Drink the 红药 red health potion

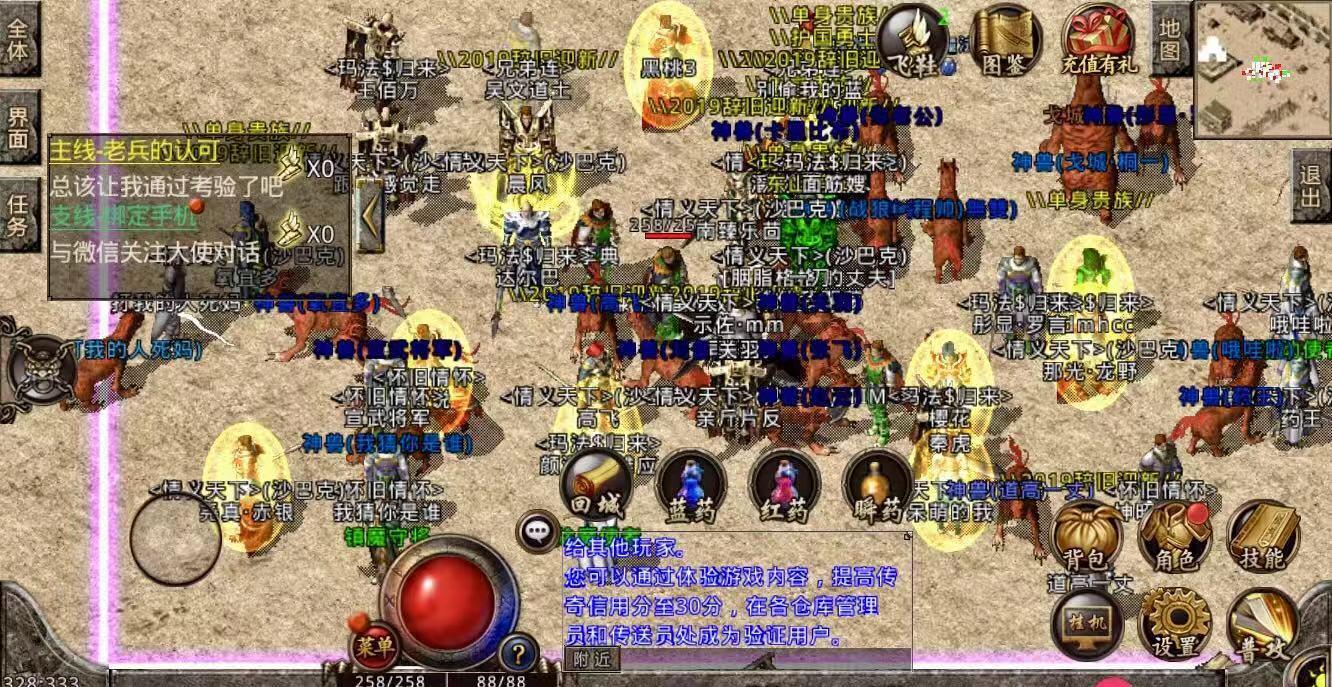pyautogui.click(x=784, y=486)
